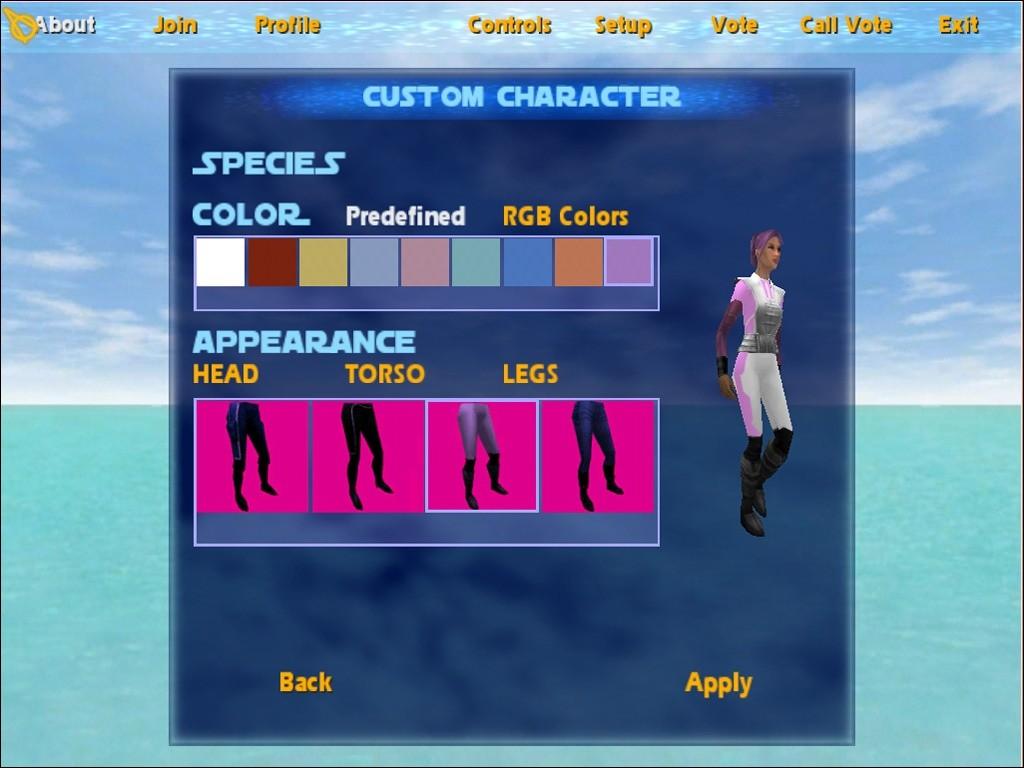Open the About menu
Image resolution: width=1024 pixels, height=768 pixels.
point(65,25)
